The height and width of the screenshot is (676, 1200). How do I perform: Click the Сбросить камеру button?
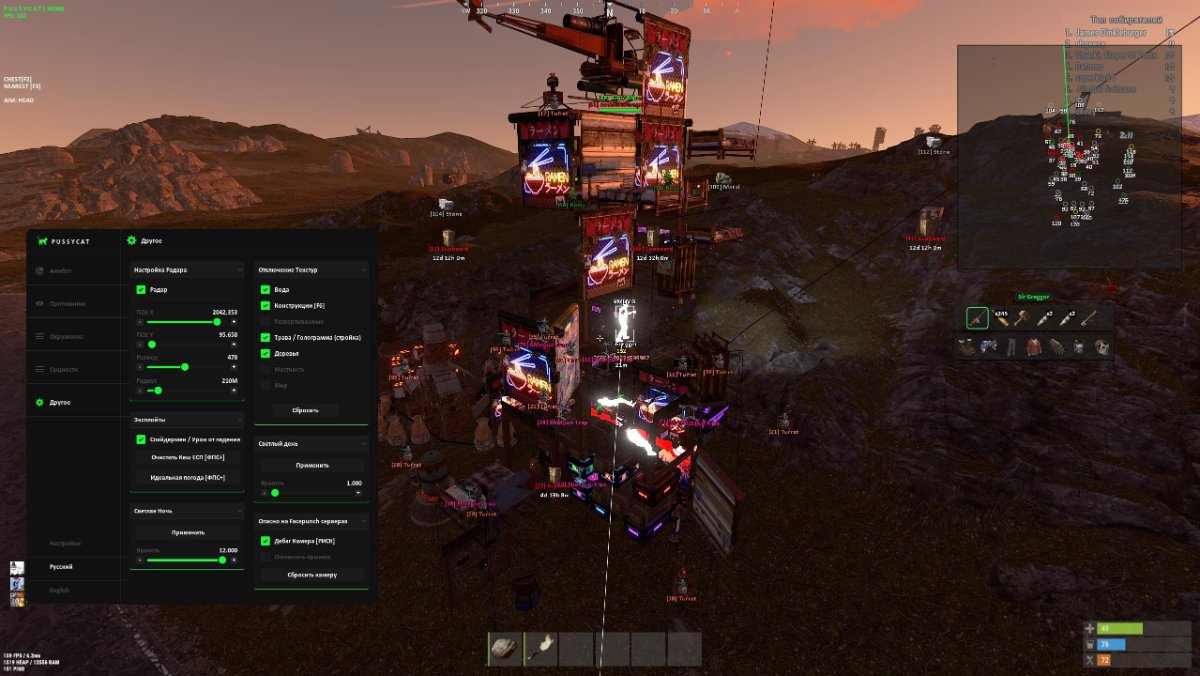coord(311,575)
